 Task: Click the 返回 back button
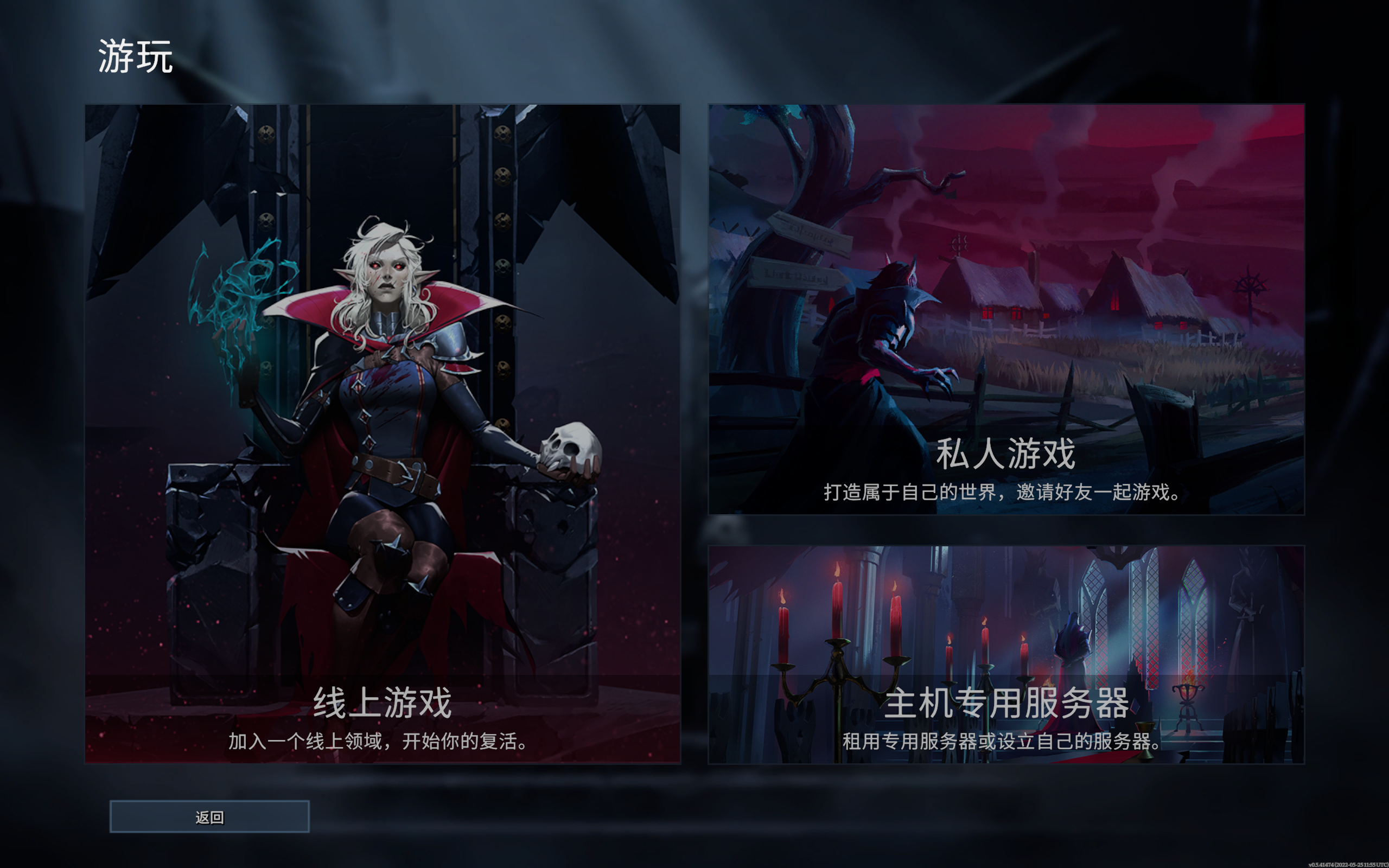[209, 816]
